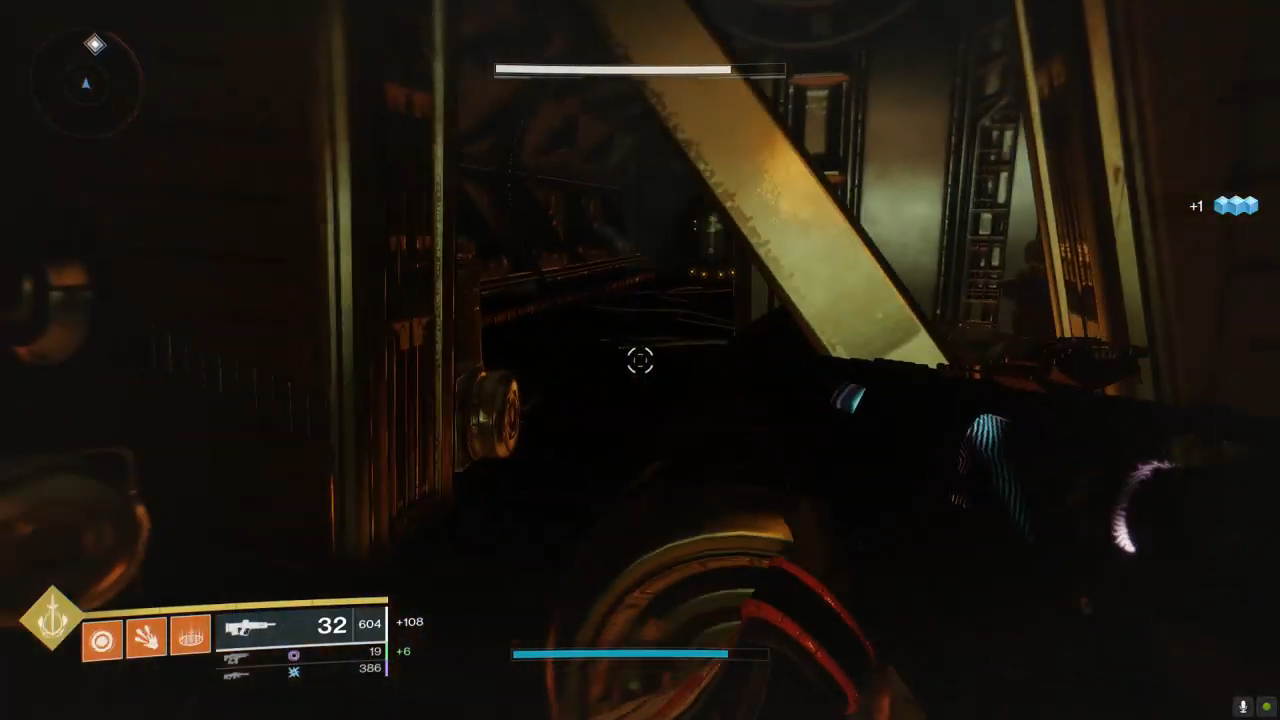Image resolution: width=1280 pixels, height=720 pixels.
Task: Switch to the third weapon with stasis icon
Action: [x=300, y=672]
